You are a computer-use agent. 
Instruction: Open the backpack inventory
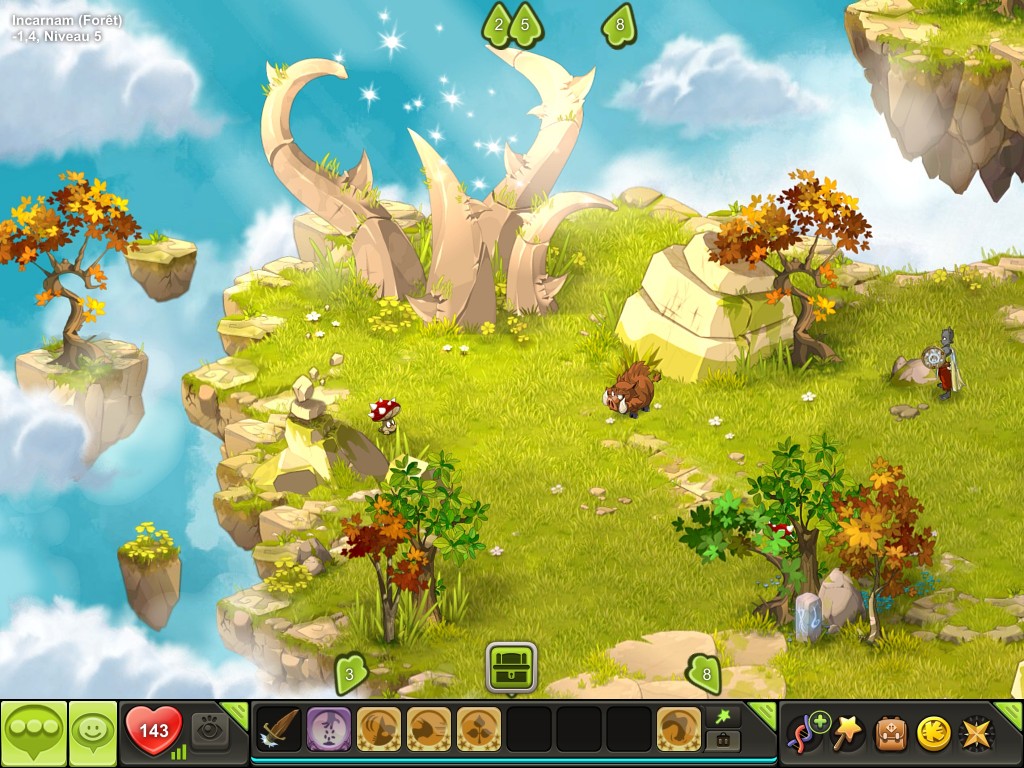tap(890, 734)
